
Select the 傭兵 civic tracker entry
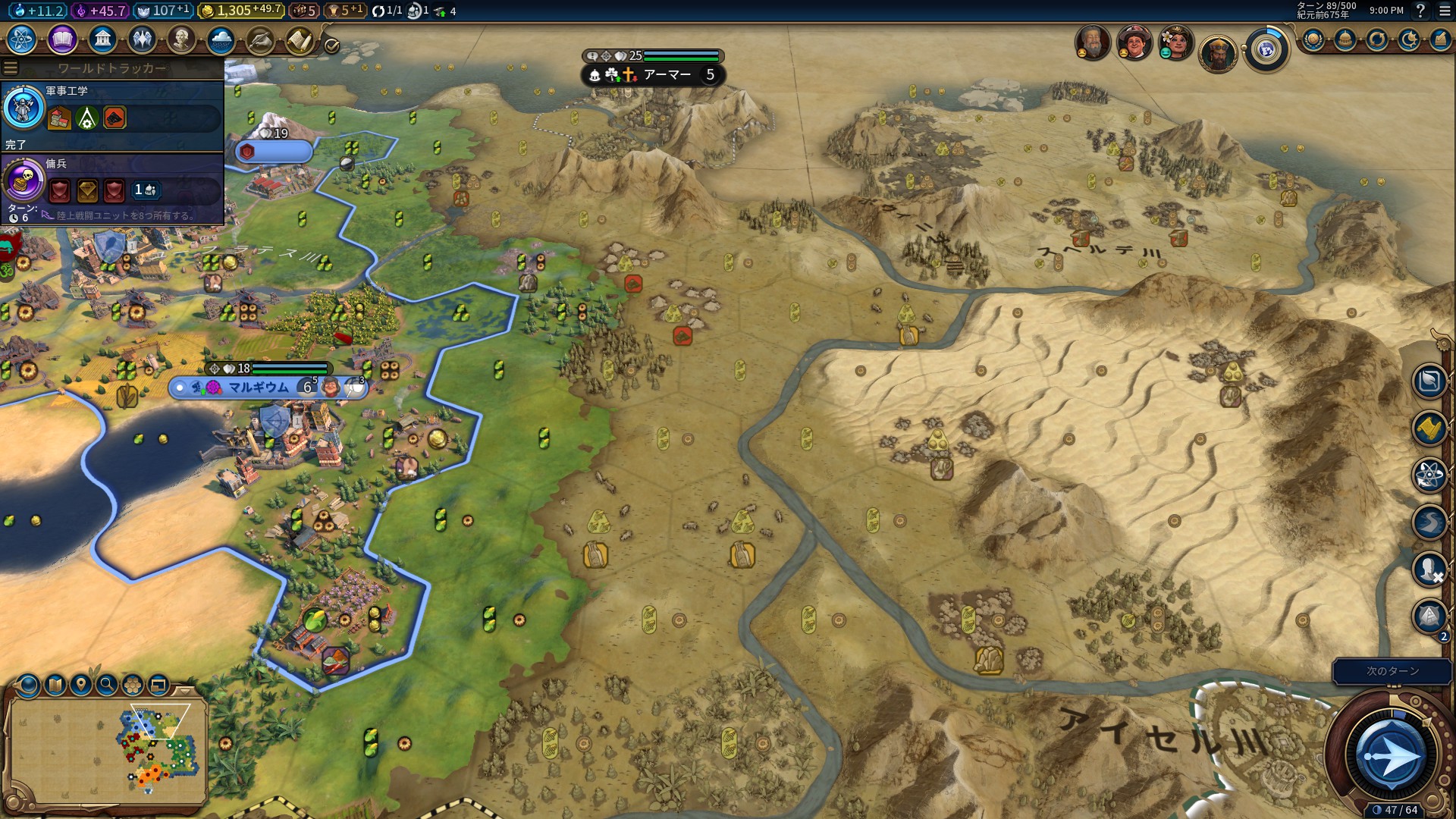click(112, 186)
